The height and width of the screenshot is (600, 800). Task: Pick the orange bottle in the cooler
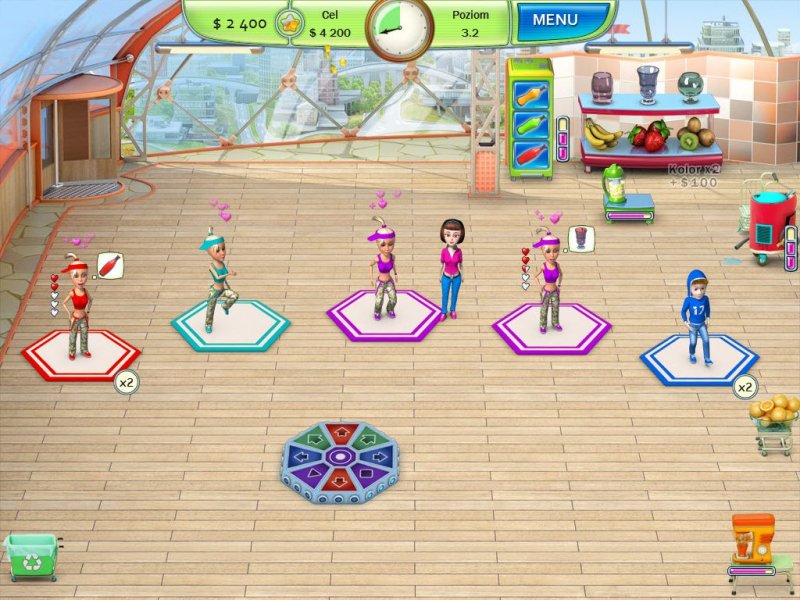click(x=530, y=93)
